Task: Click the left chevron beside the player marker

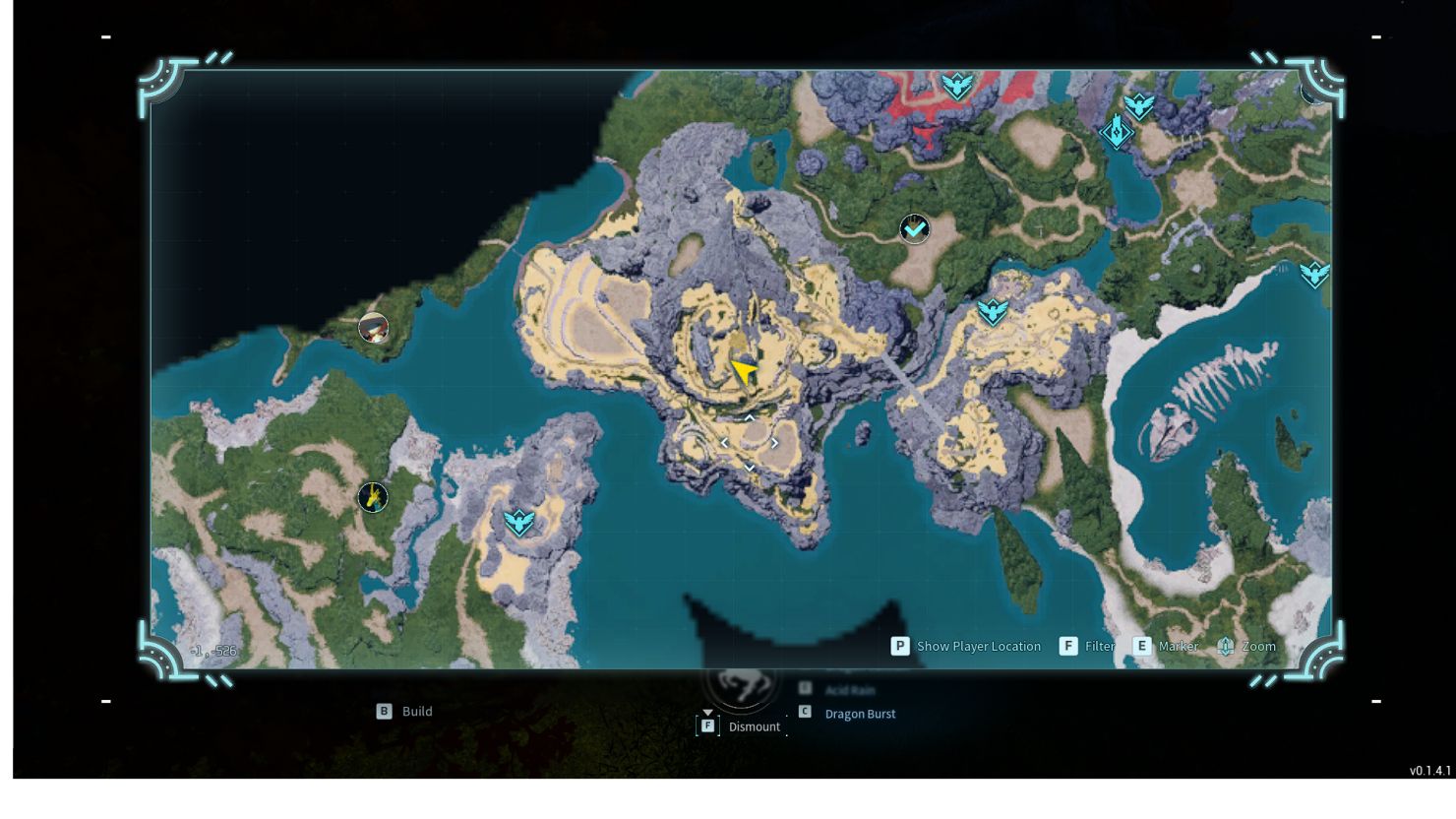Action: pos(724,443)
